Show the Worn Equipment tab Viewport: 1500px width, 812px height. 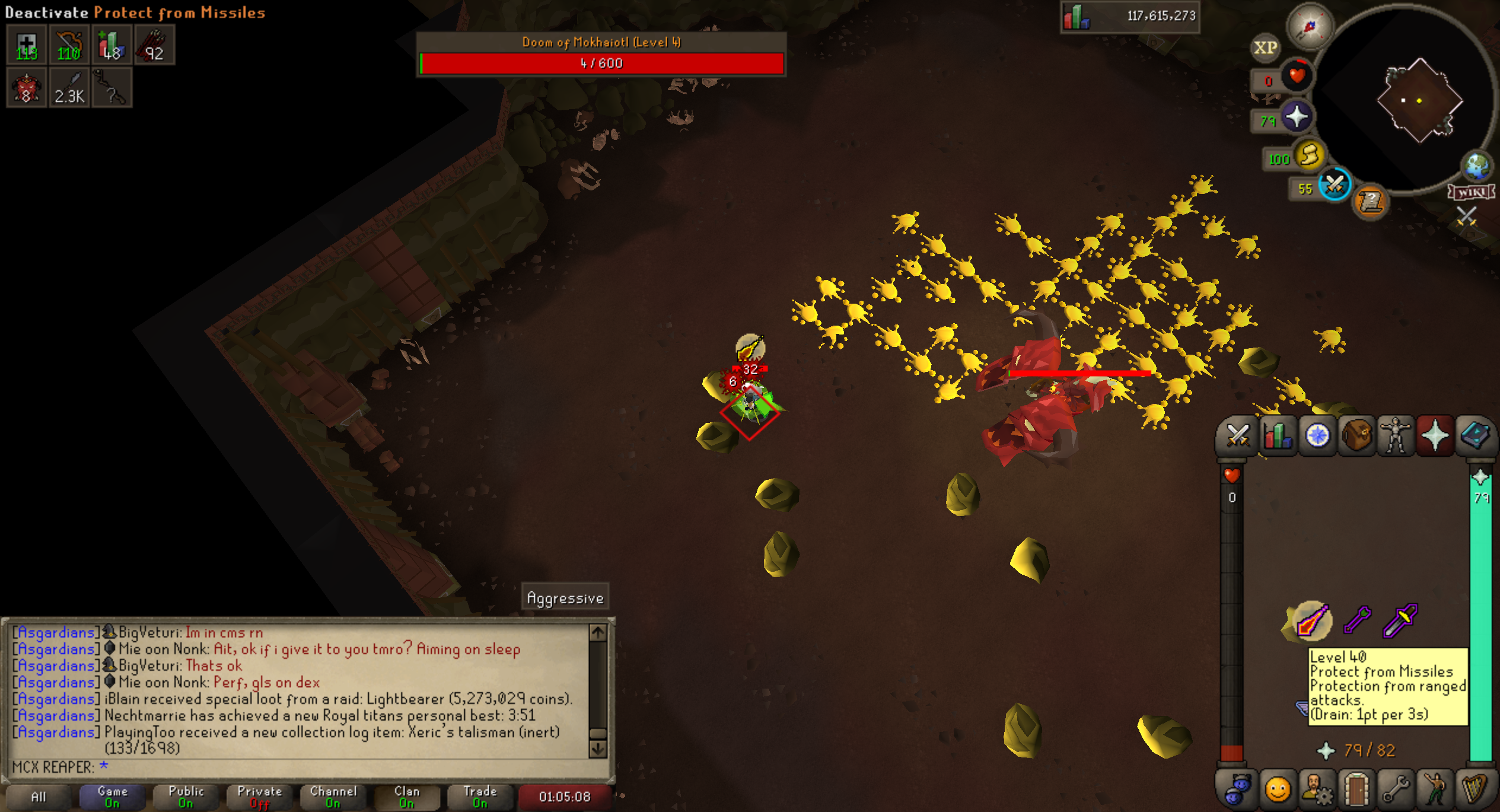coord(1396,437)
